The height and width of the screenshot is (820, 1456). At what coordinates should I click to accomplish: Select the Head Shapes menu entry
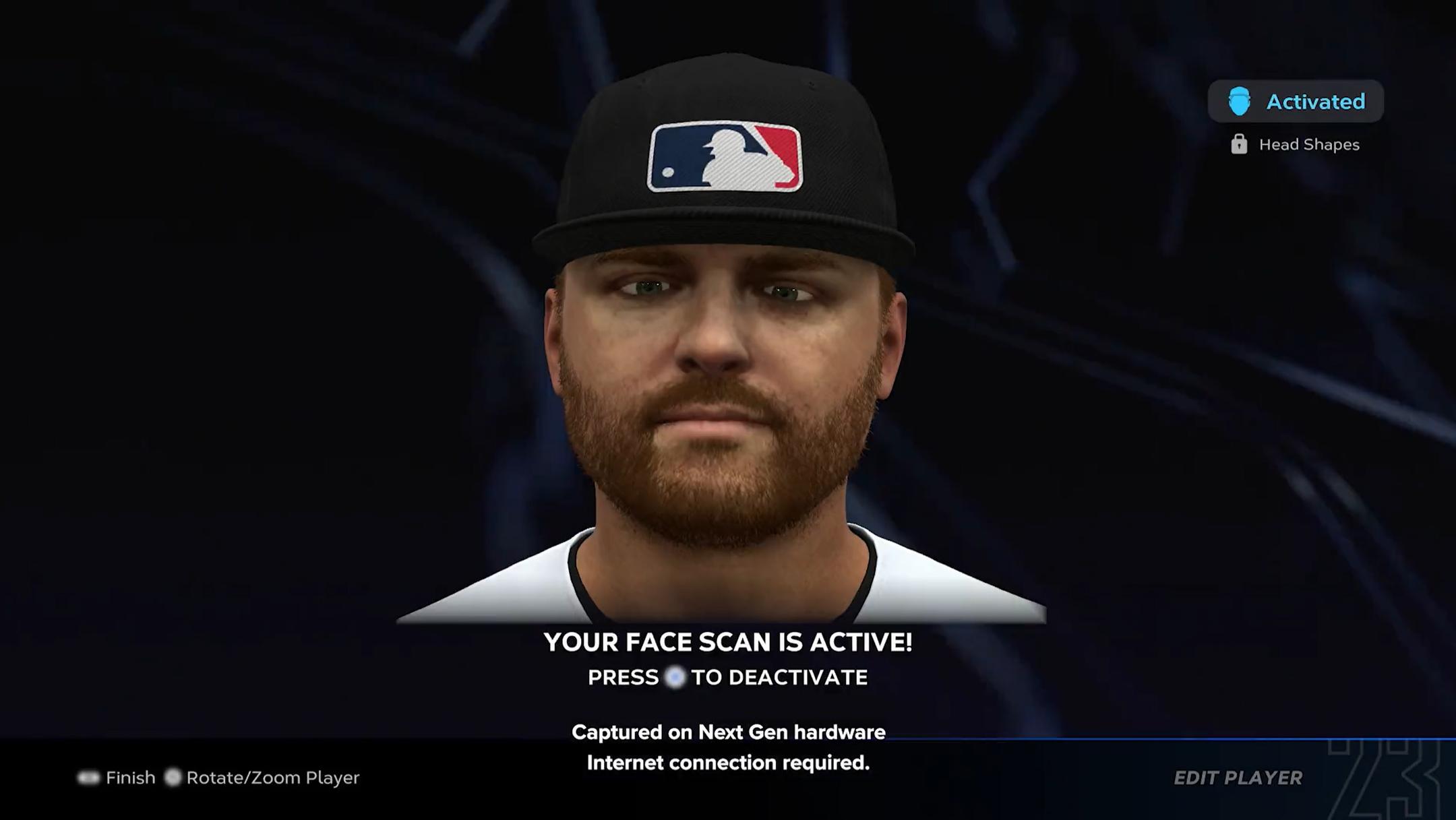pos(1308,144)
